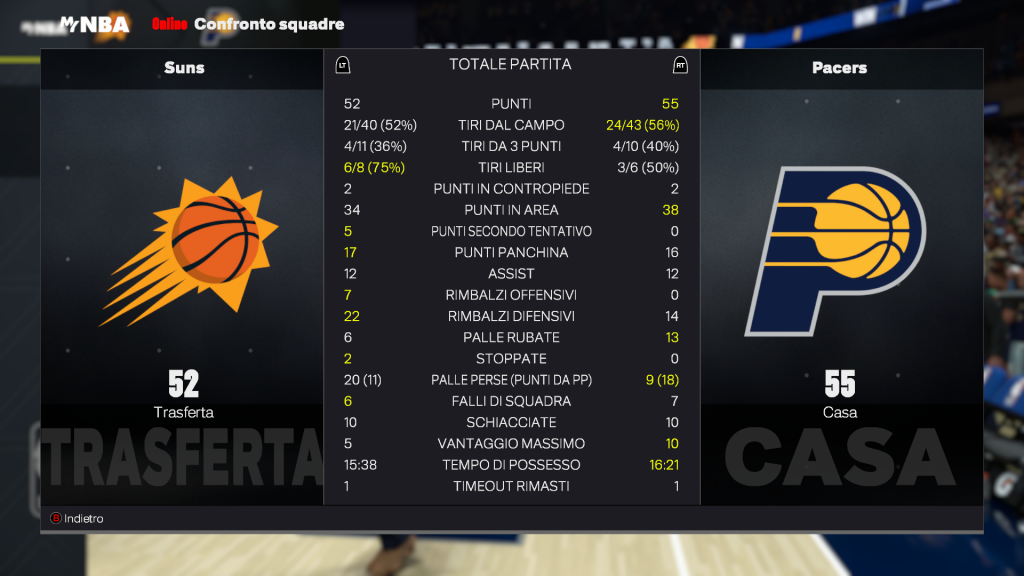Go back with the Indietro button
This screenshot has width=1024, height=576.
[77, 519]
